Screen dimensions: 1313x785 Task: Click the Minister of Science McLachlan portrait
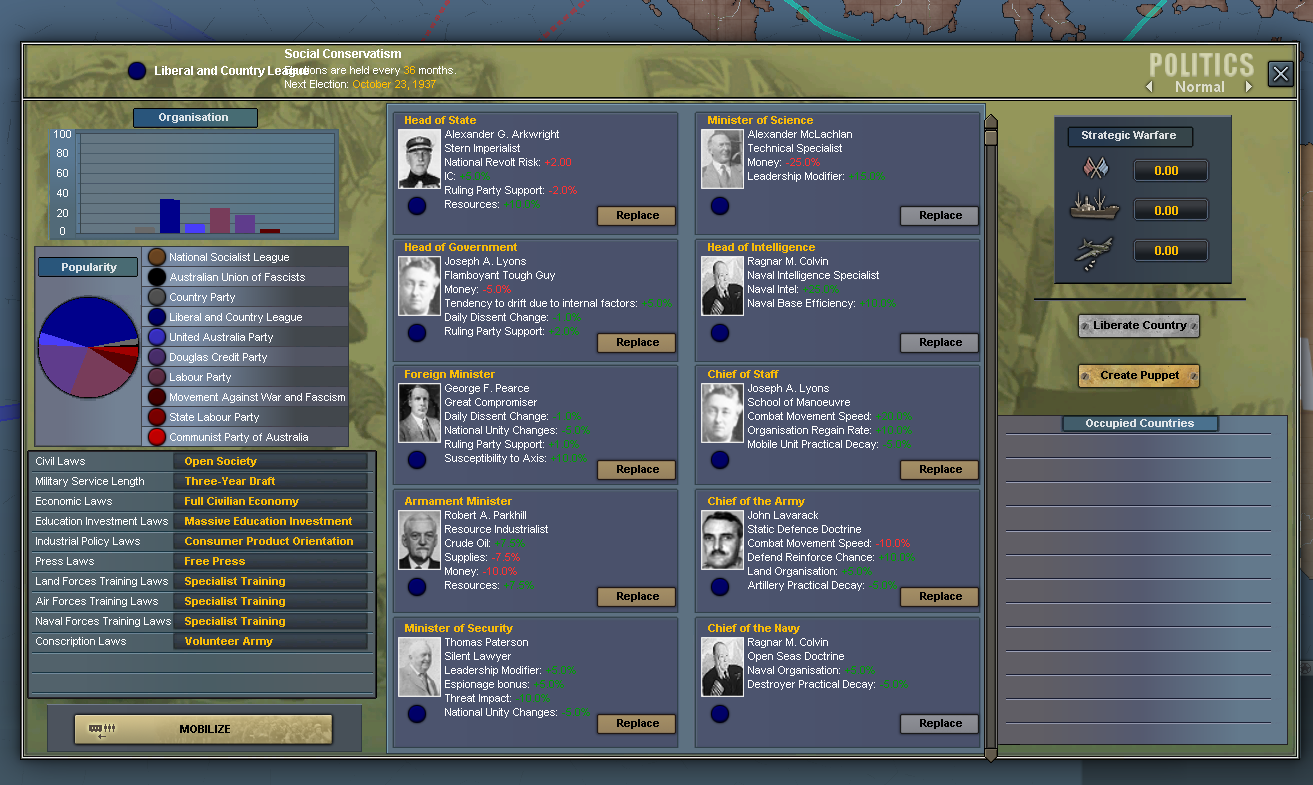722,159
